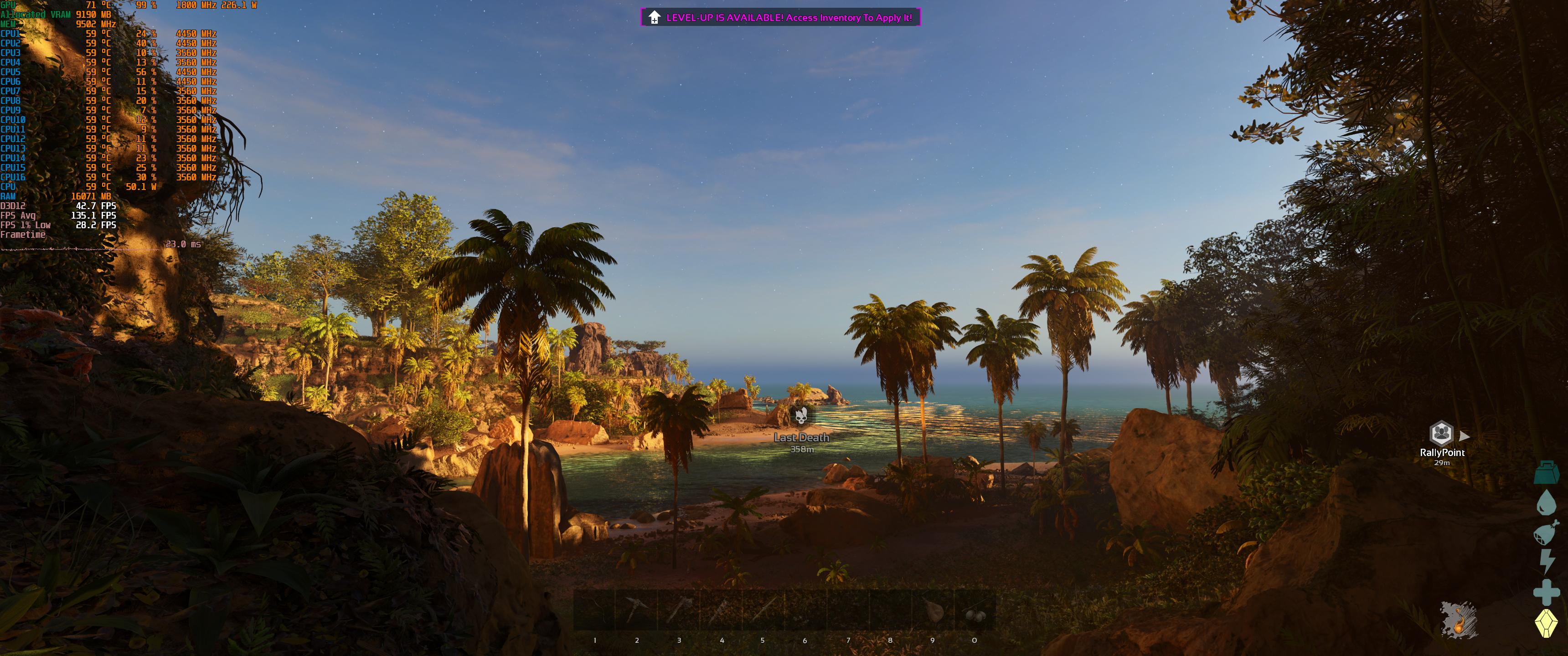Select the spear in hotbar slot 5
The image size is (1568, 656).
763,610
